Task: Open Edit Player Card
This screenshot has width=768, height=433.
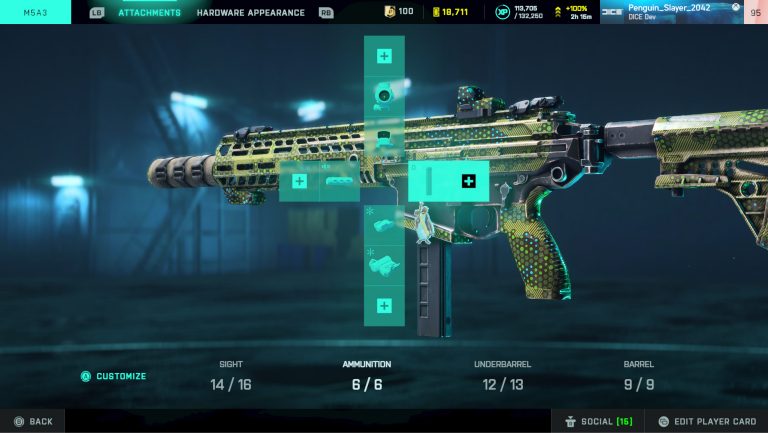Action: 706,421
